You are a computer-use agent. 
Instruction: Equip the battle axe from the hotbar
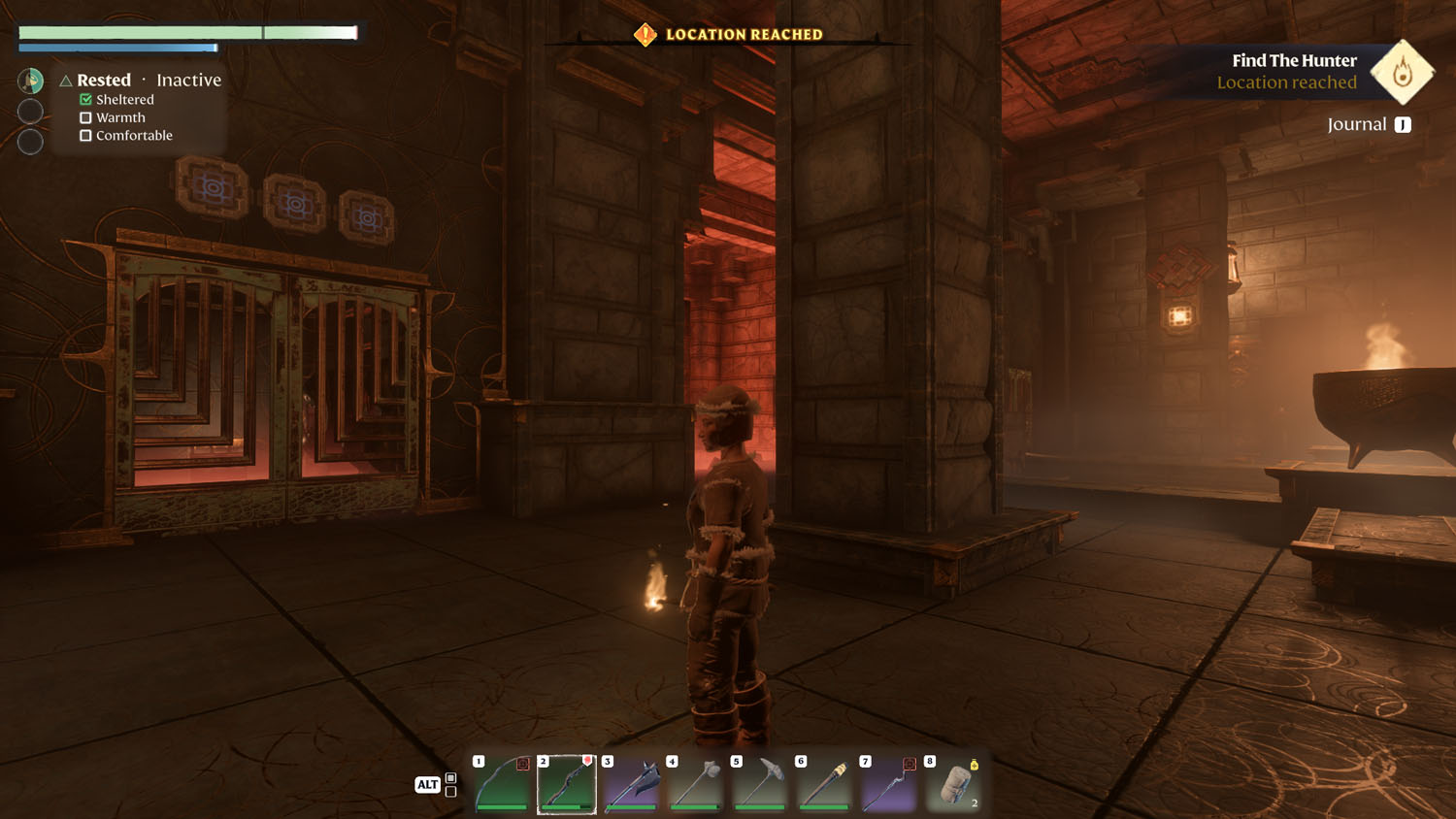[631, 784]
